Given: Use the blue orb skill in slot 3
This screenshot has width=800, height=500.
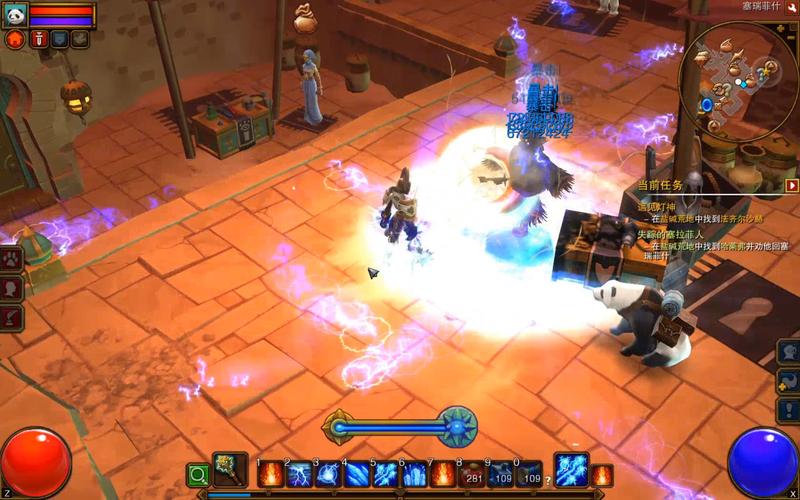Looking at the screenshot, I should [x=328, y=473].
